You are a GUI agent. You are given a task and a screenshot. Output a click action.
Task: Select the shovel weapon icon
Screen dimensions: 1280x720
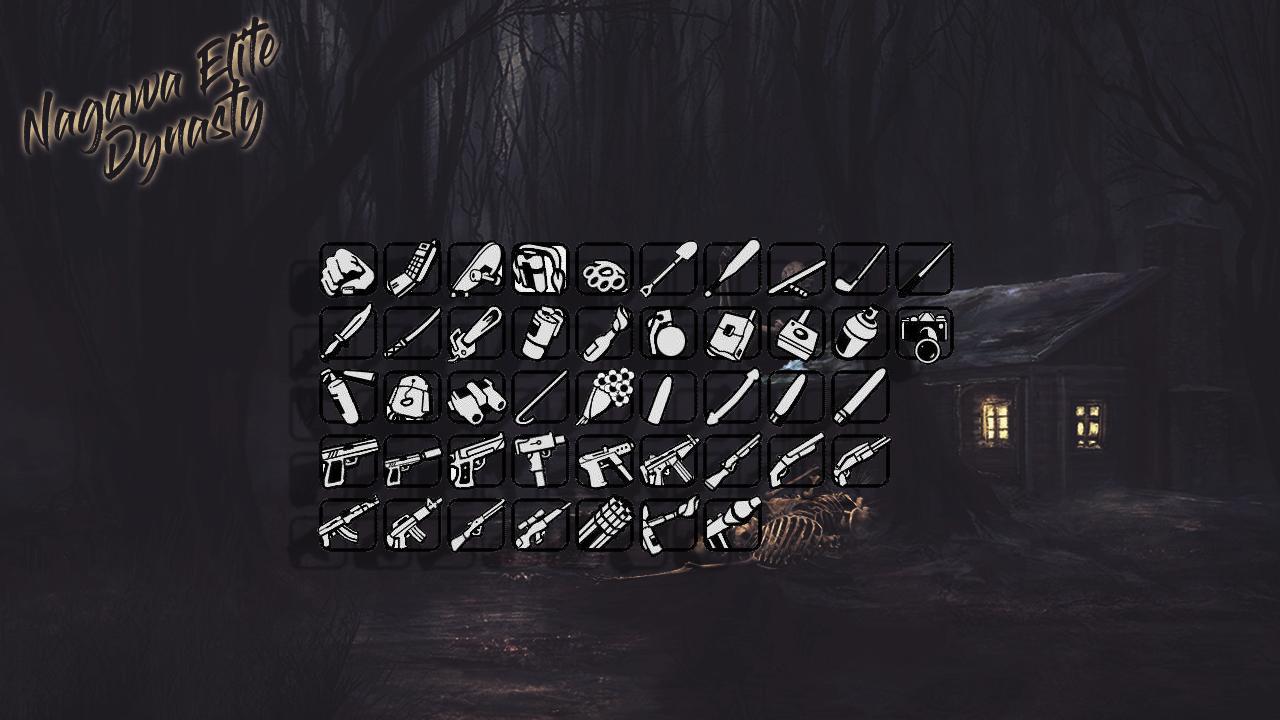click(668, 270)
